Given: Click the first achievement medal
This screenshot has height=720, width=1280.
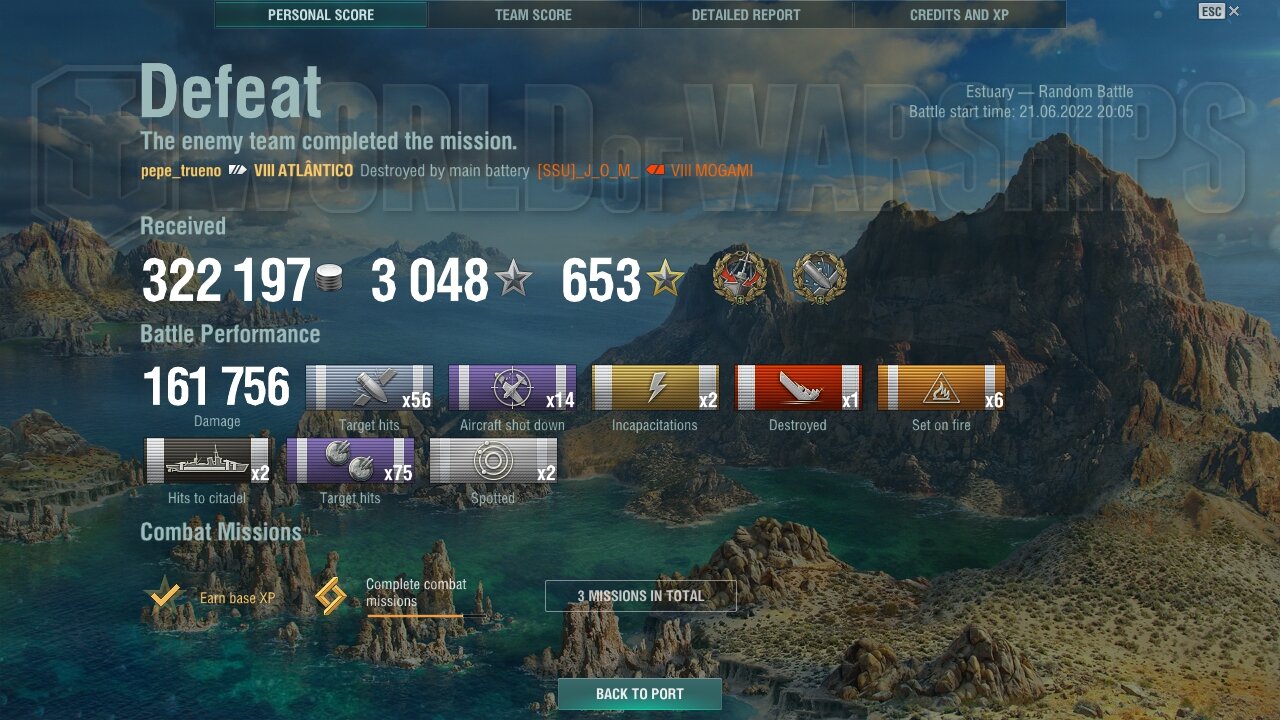Looking at the screenshot, I should (x=739, y=278).
